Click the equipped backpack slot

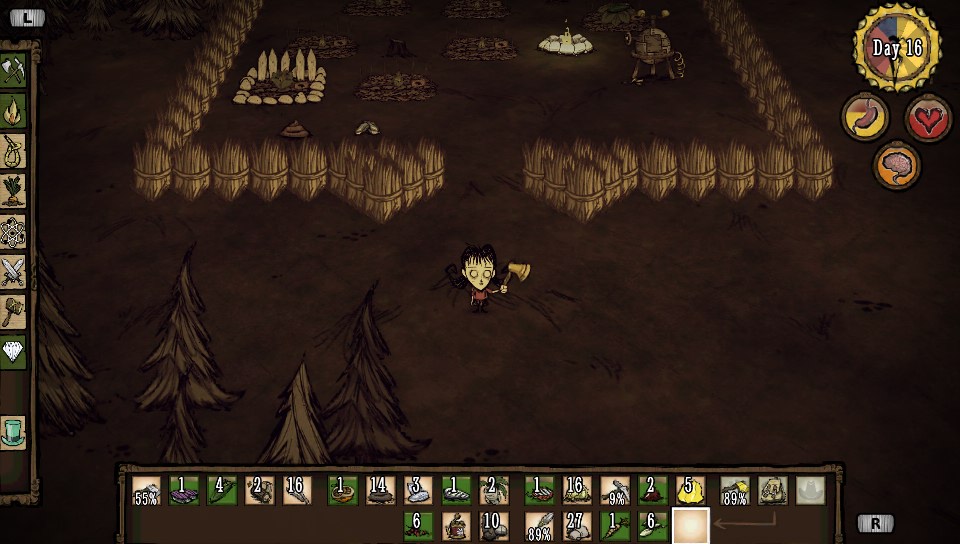[x=772, y=490]
